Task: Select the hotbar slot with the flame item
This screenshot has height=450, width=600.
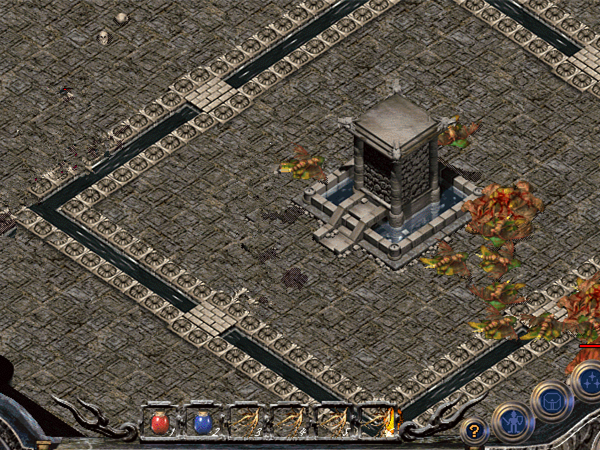Action: [x=378, y=422]
